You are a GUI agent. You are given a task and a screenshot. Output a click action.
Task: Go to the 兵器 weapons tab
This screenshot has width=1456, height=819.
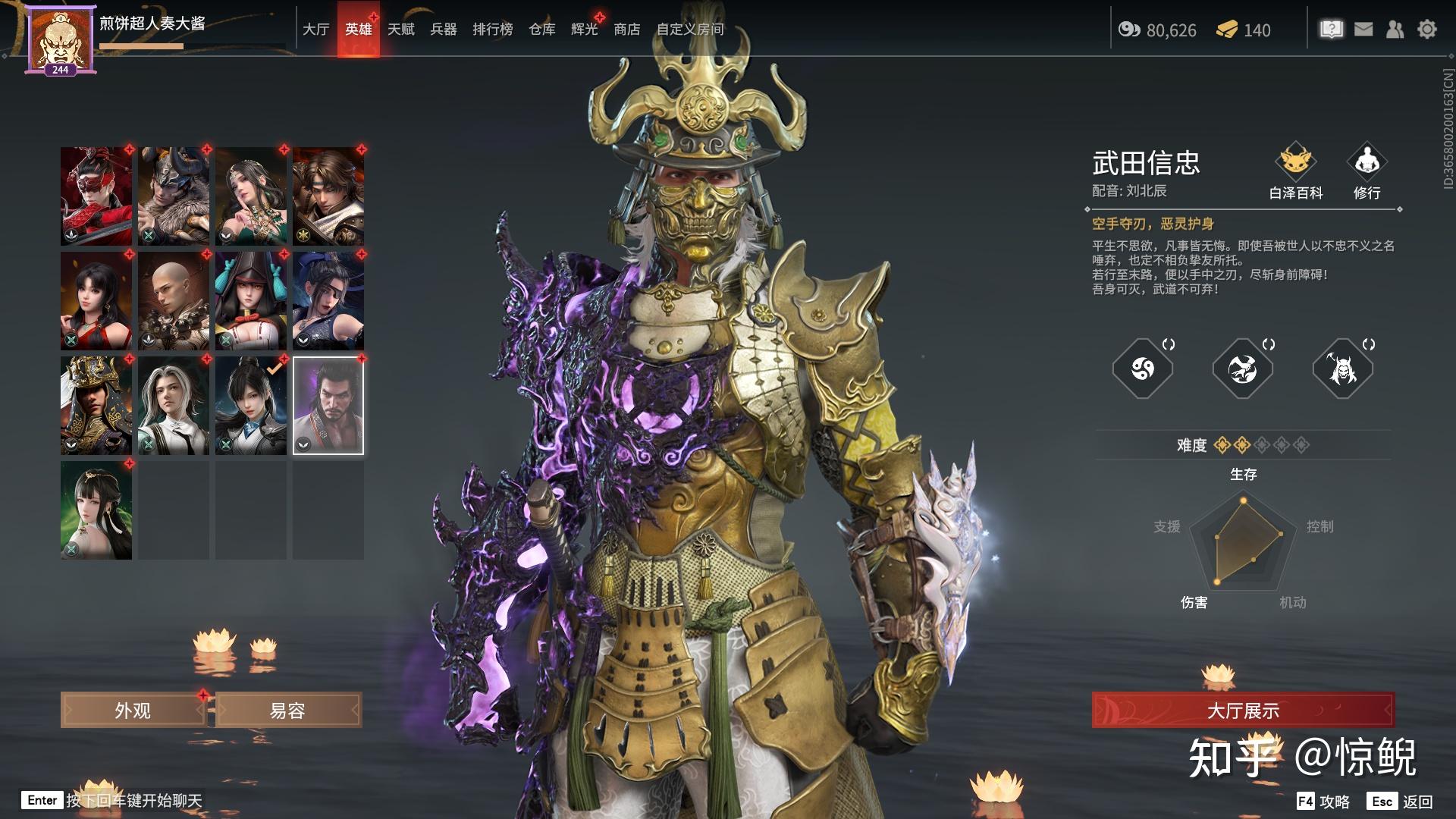tap(444, 30)
